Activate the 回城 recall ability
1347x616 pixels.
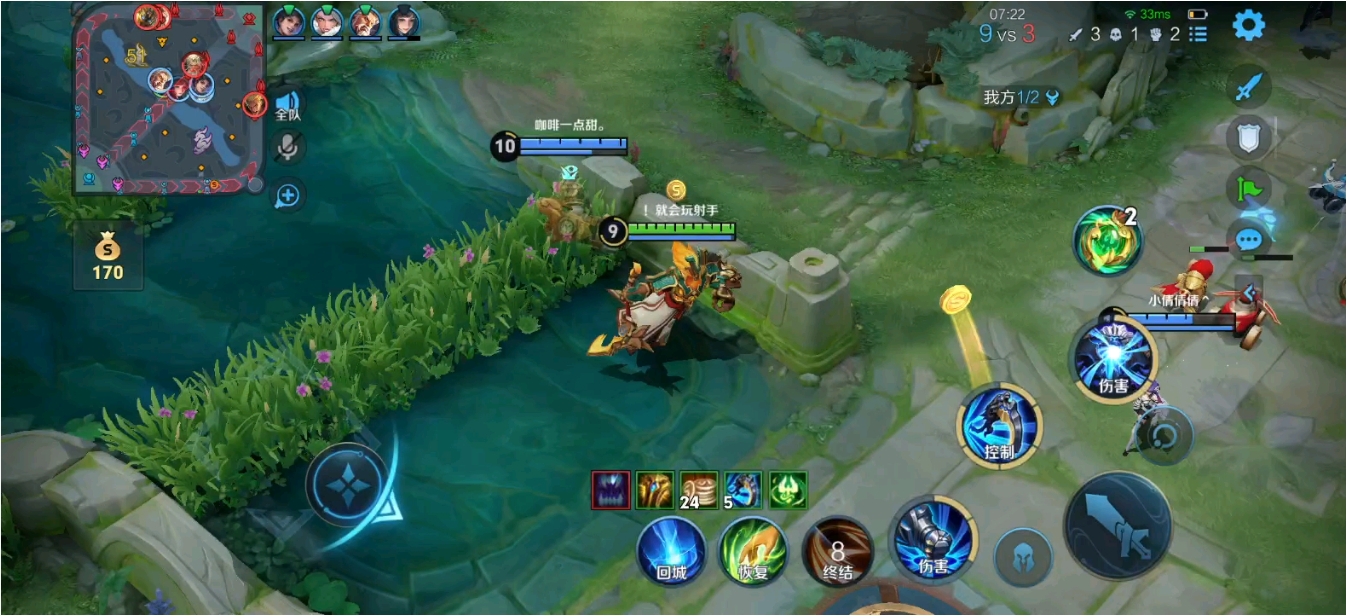click(671, 551)
